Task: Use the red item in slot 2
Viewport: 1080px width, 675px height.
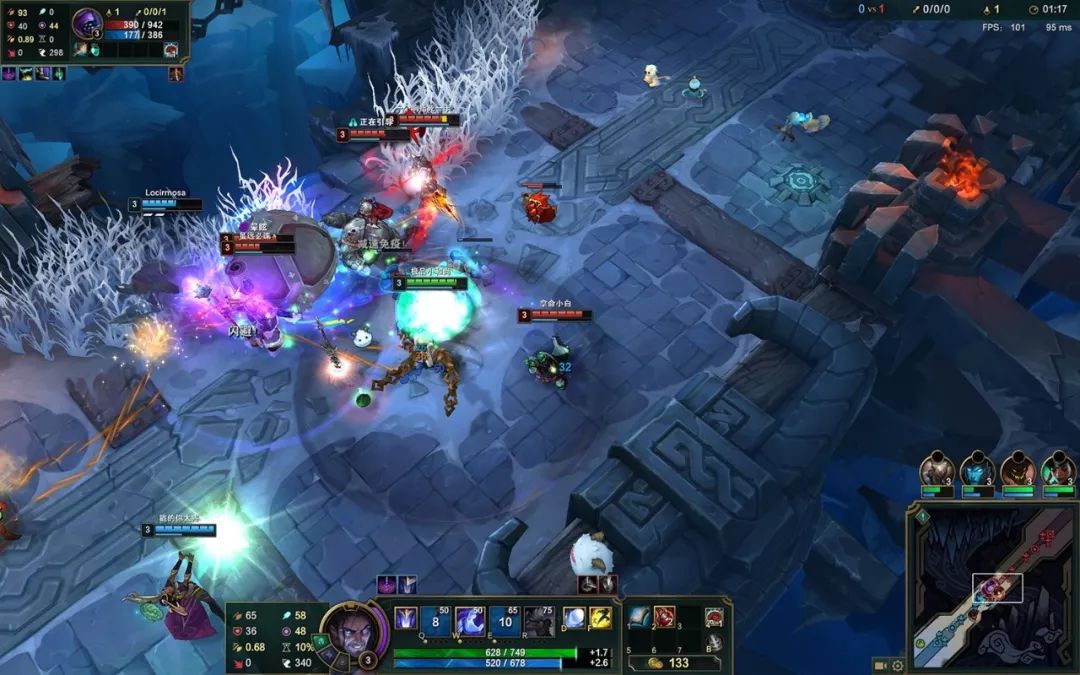Action: point(664,617)
